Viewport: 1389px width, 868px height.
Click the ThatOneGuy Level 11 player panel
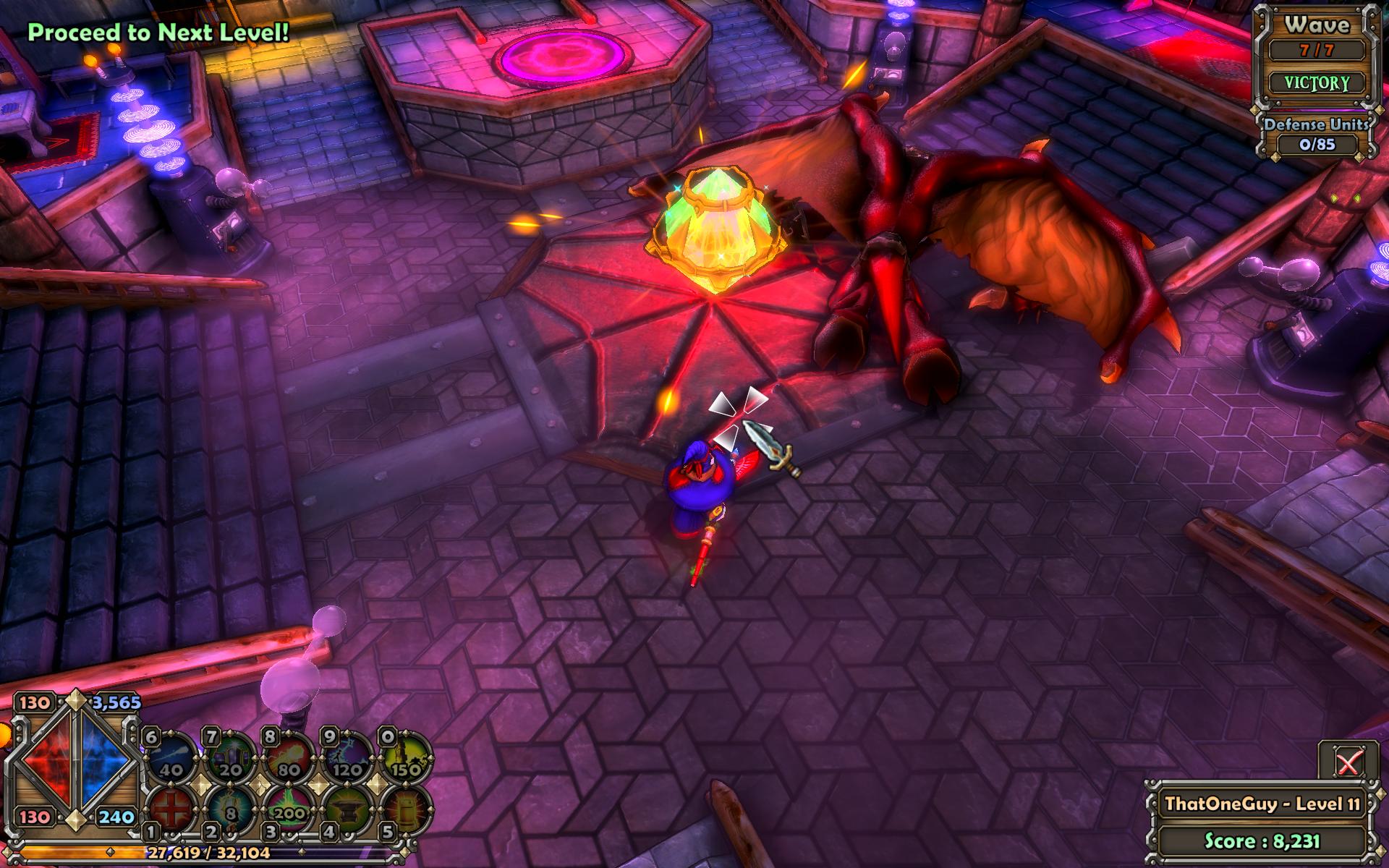tap(1262, 804)
